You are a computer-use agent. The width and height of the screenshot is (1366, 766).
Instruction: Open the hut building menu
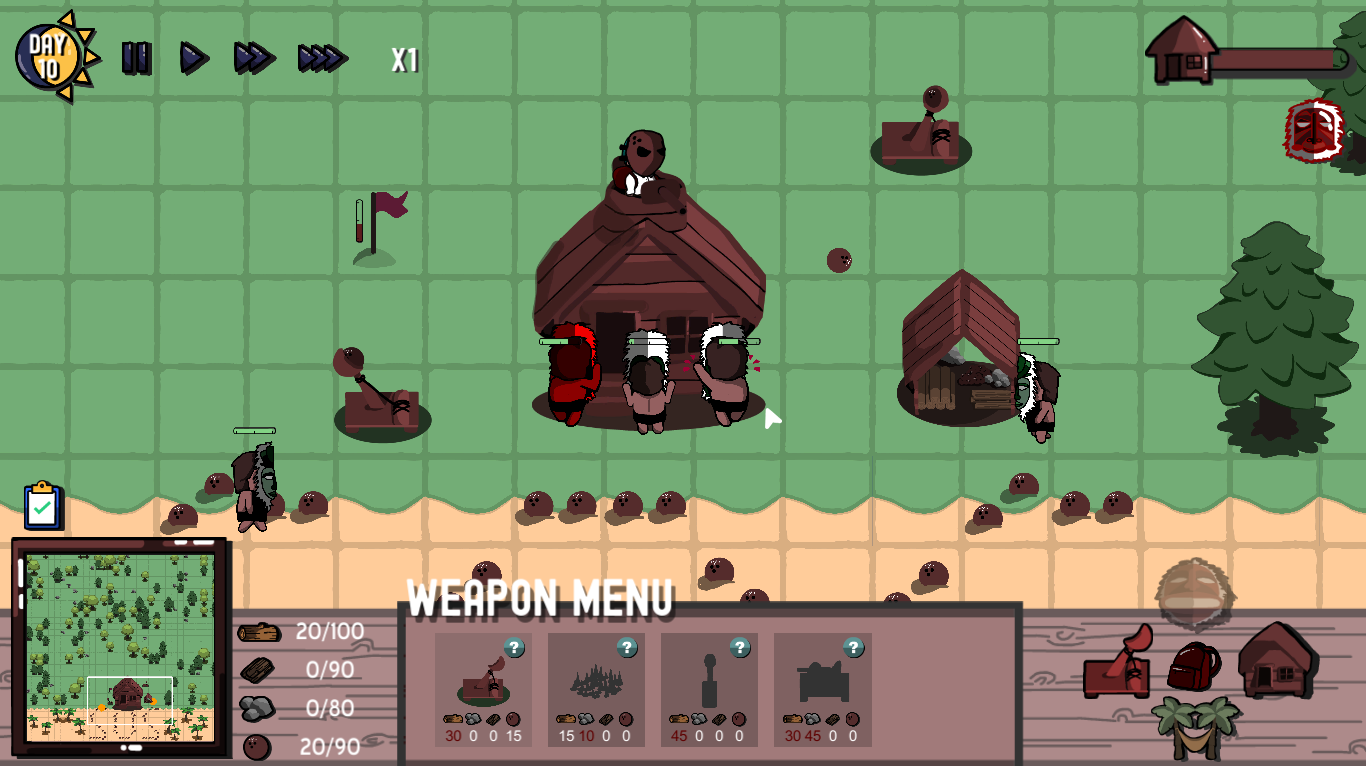pyautogui.click(x=1276, y=659)
